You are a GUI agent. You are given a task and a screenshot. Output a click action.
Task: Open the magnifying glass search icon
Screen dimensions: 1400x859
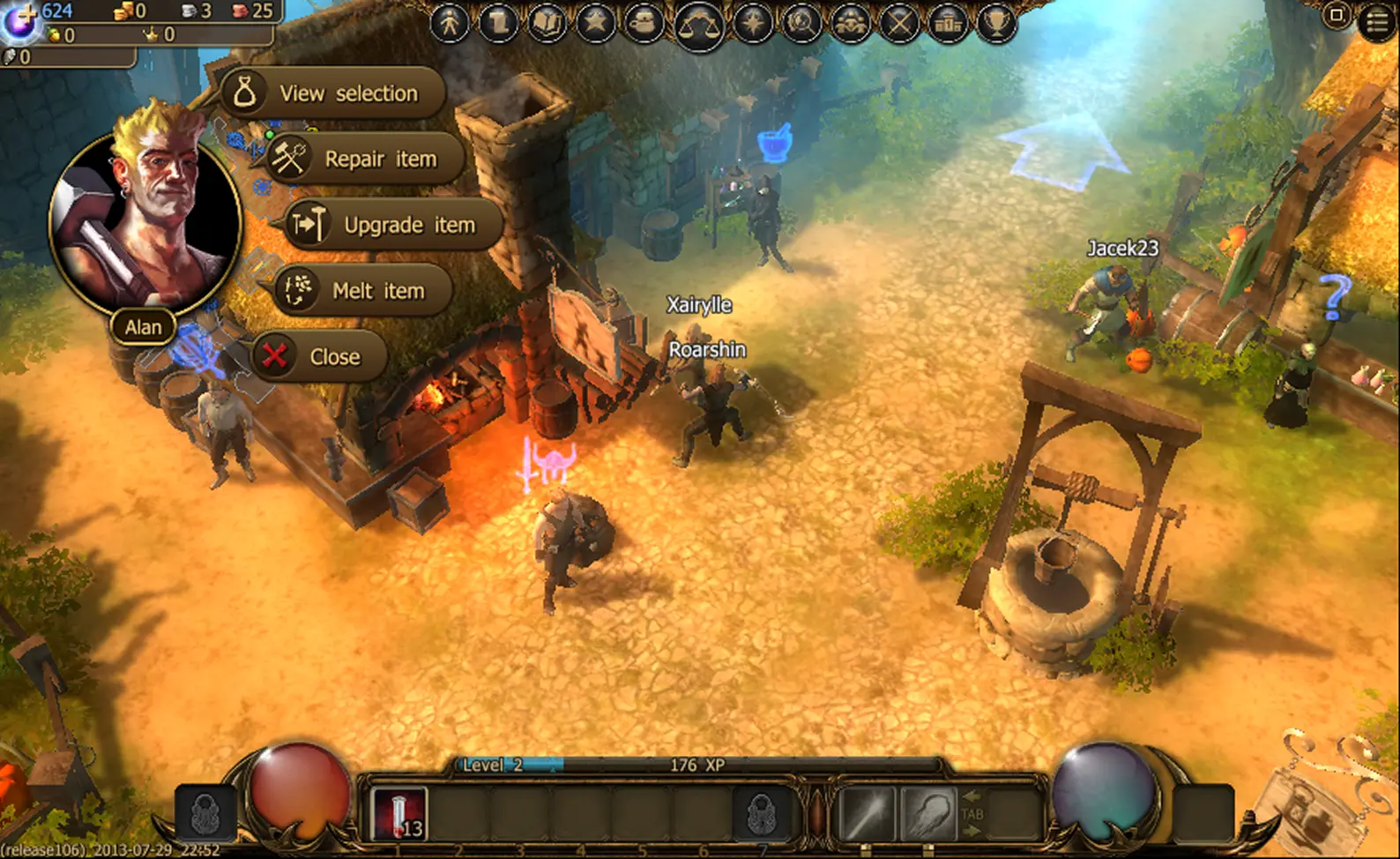pyautogui.click(x=801, y=23)
